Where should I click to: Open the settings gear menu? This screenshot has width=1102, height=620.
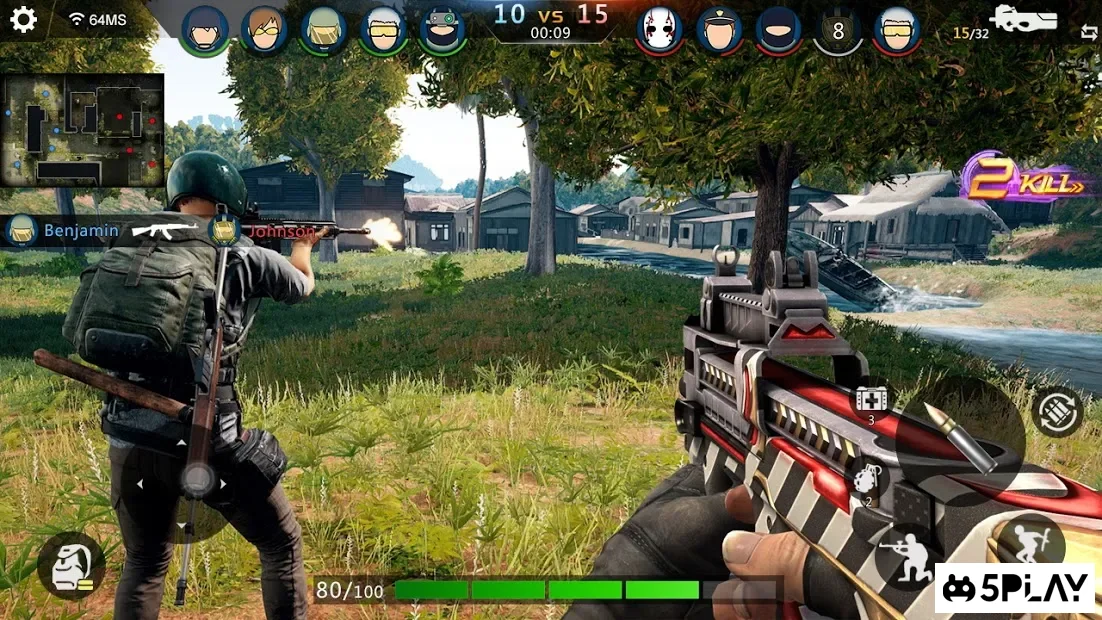coord(23,20)
